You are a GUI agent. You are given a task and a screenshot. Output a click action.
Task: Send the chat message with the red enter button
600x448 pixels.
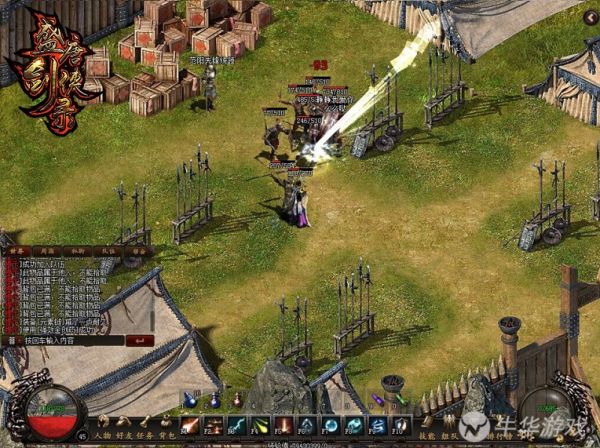pos(140,341)
